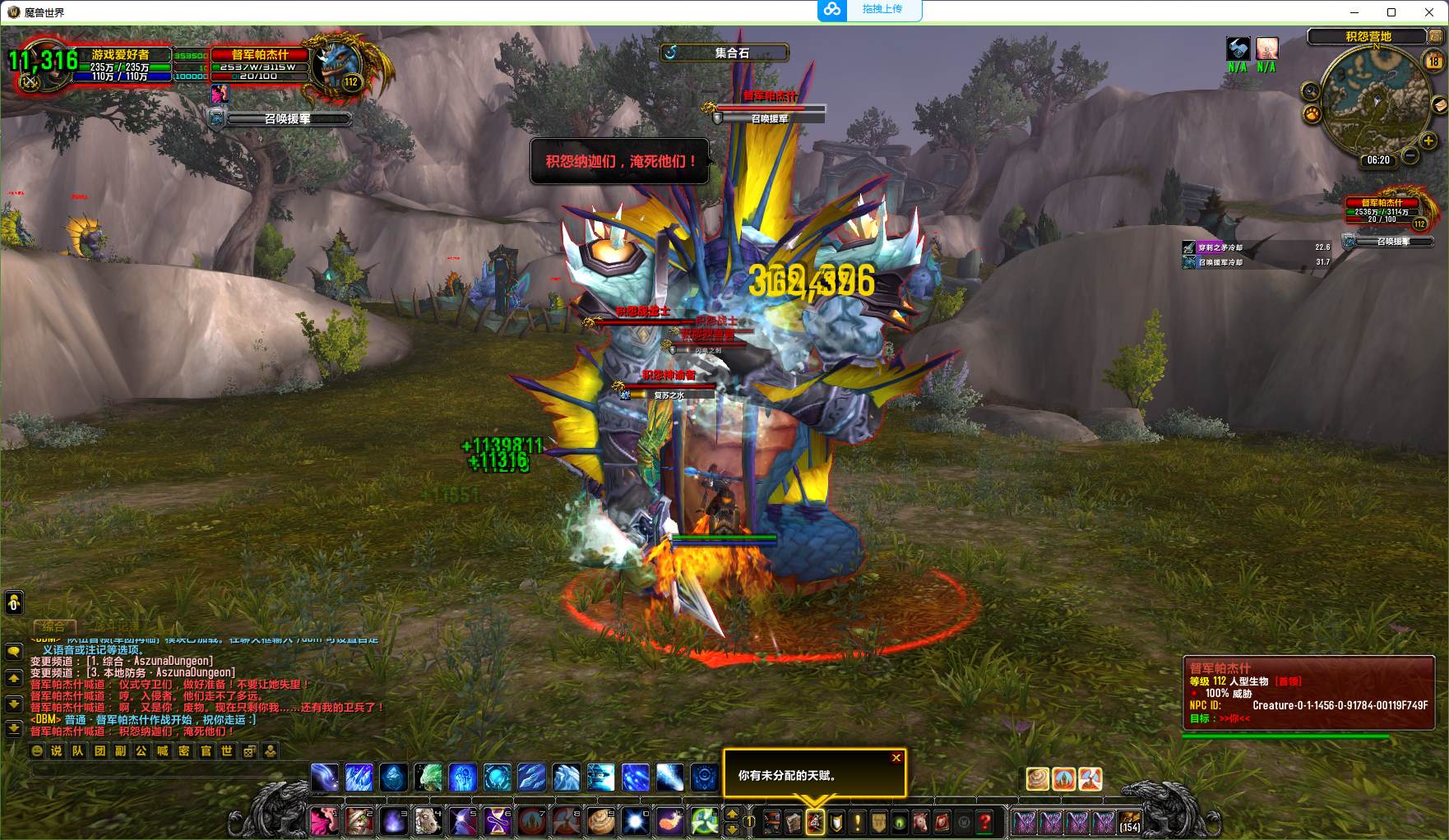The image size is (1449, 840).
Task: Choose the 说 say channel button
Action: pyautogui.click(x=56, y=750)
